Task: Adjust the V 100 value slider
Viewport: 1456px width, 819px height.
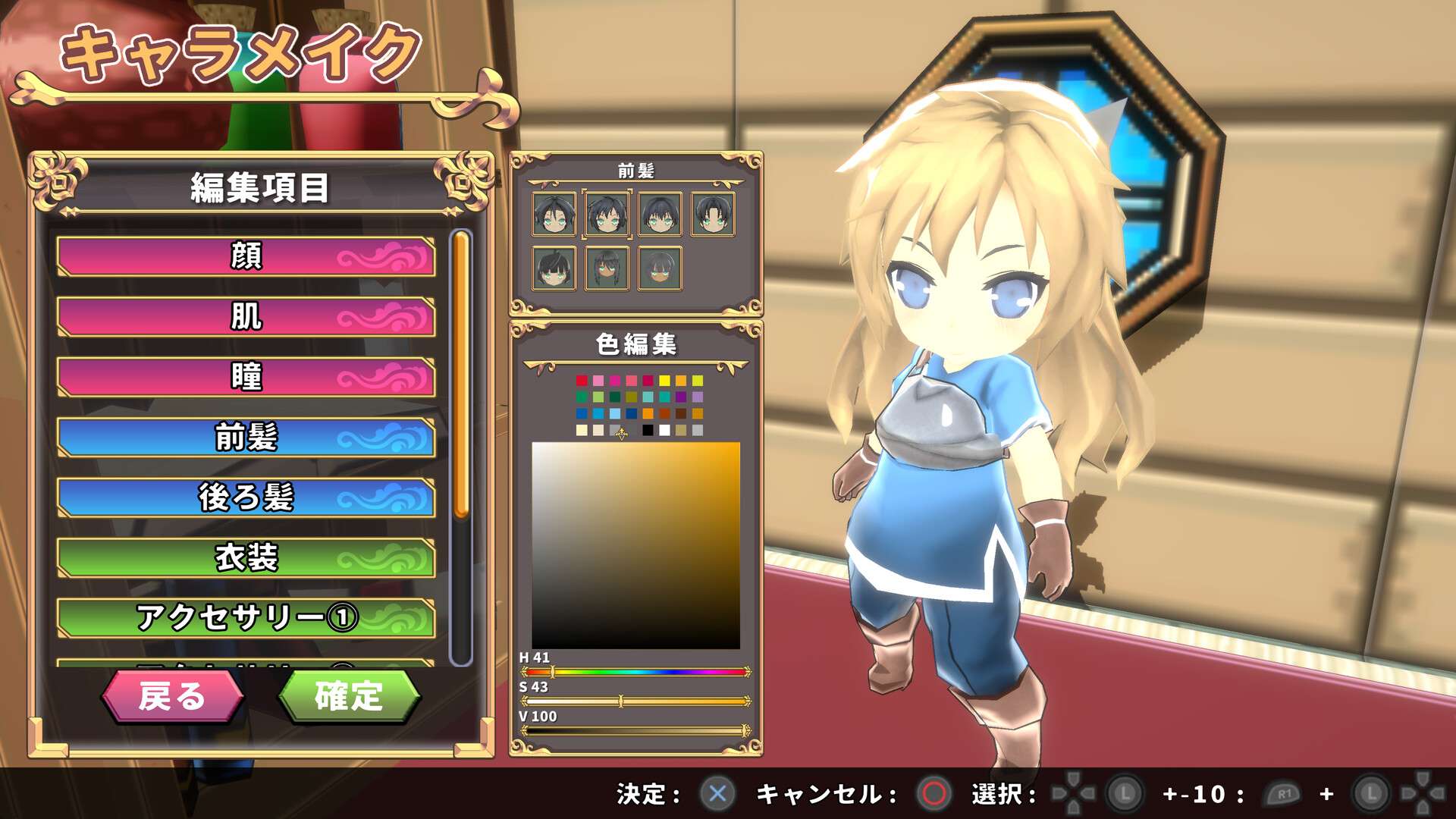Action: (x=633, y=730)
